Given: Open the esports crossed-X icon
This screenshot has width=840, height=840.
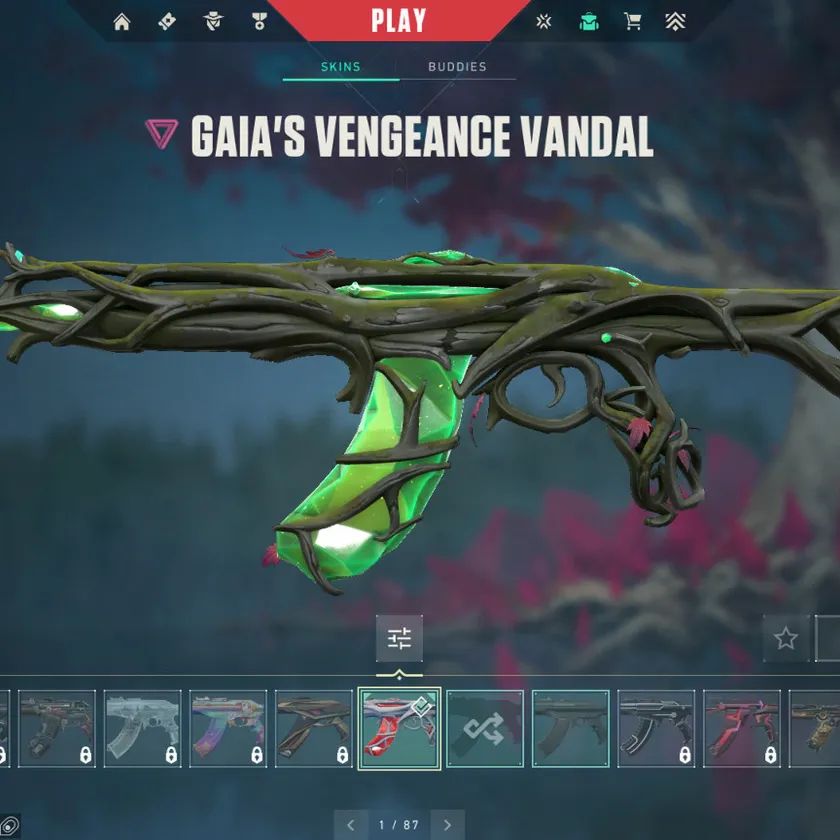Looking at the screenshot, I should click(x=543, y=22).
